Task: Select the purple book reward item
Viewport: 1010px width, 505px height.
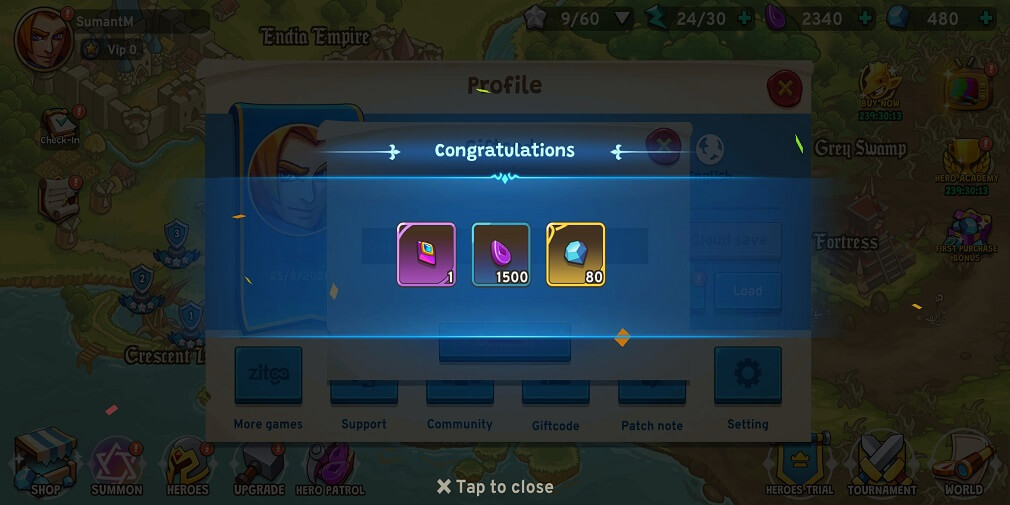Action: tap(426, 254)
